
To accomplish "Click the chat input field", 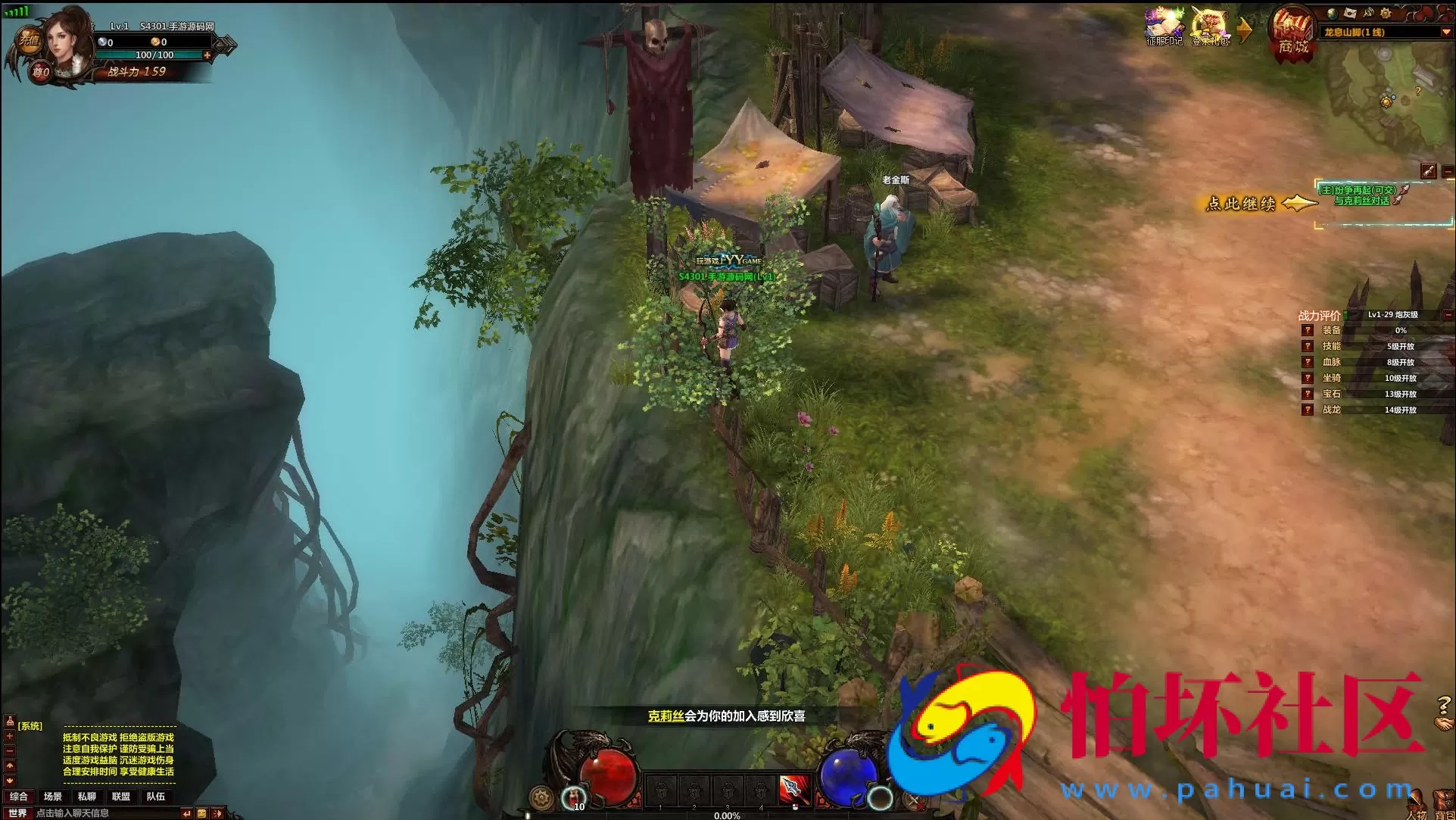I will tap(106, 813).
